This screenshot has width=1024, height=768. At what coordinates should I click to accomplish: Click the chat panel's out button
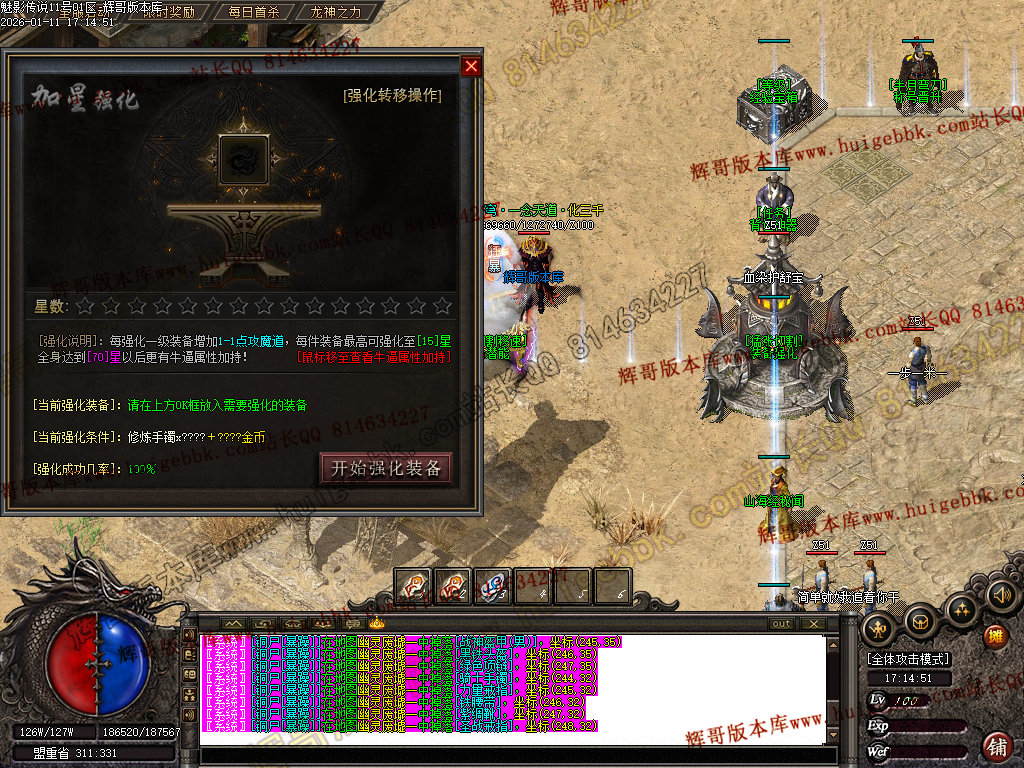coord(781,624)
